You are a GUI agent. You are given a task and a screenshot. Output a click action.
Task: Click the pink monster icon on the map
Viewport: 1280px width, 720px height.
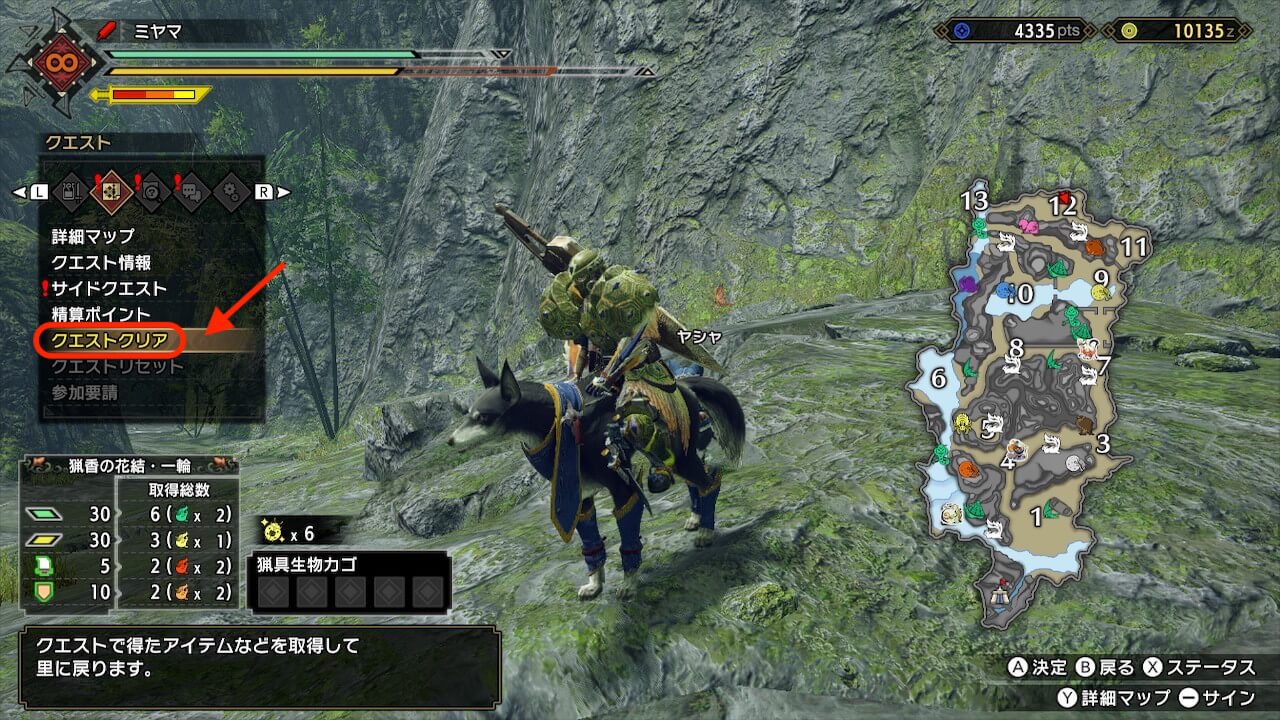tap(1028, 226)
